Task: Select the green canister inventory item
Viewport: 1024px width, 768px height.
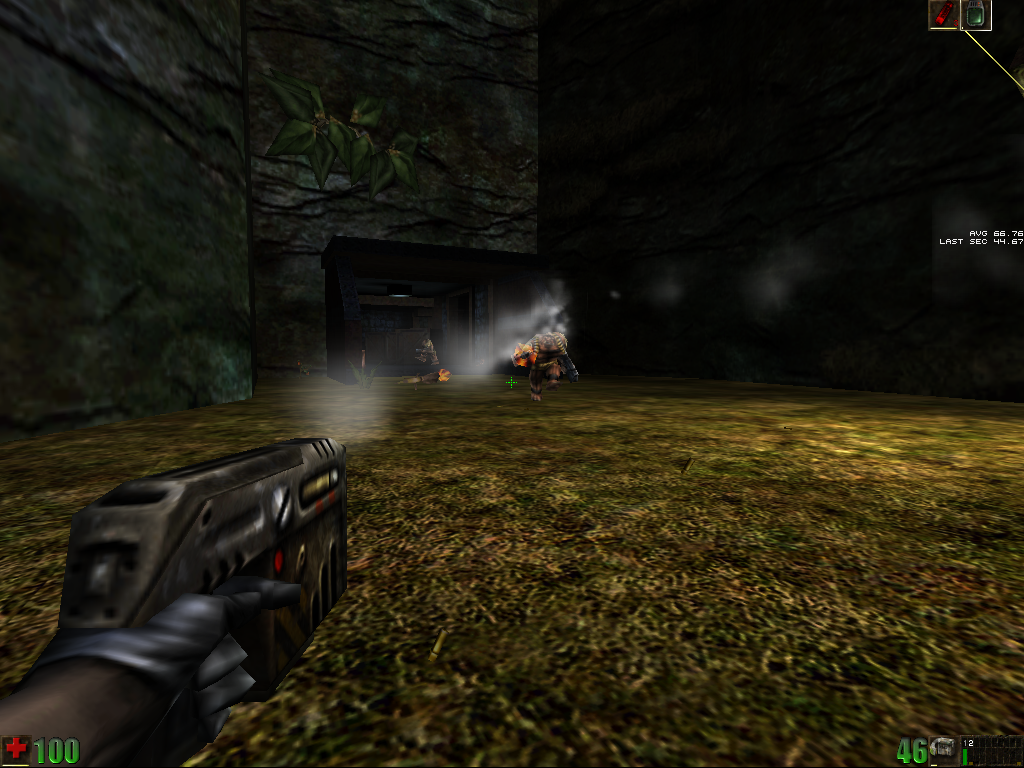Action: coord(976,14)
